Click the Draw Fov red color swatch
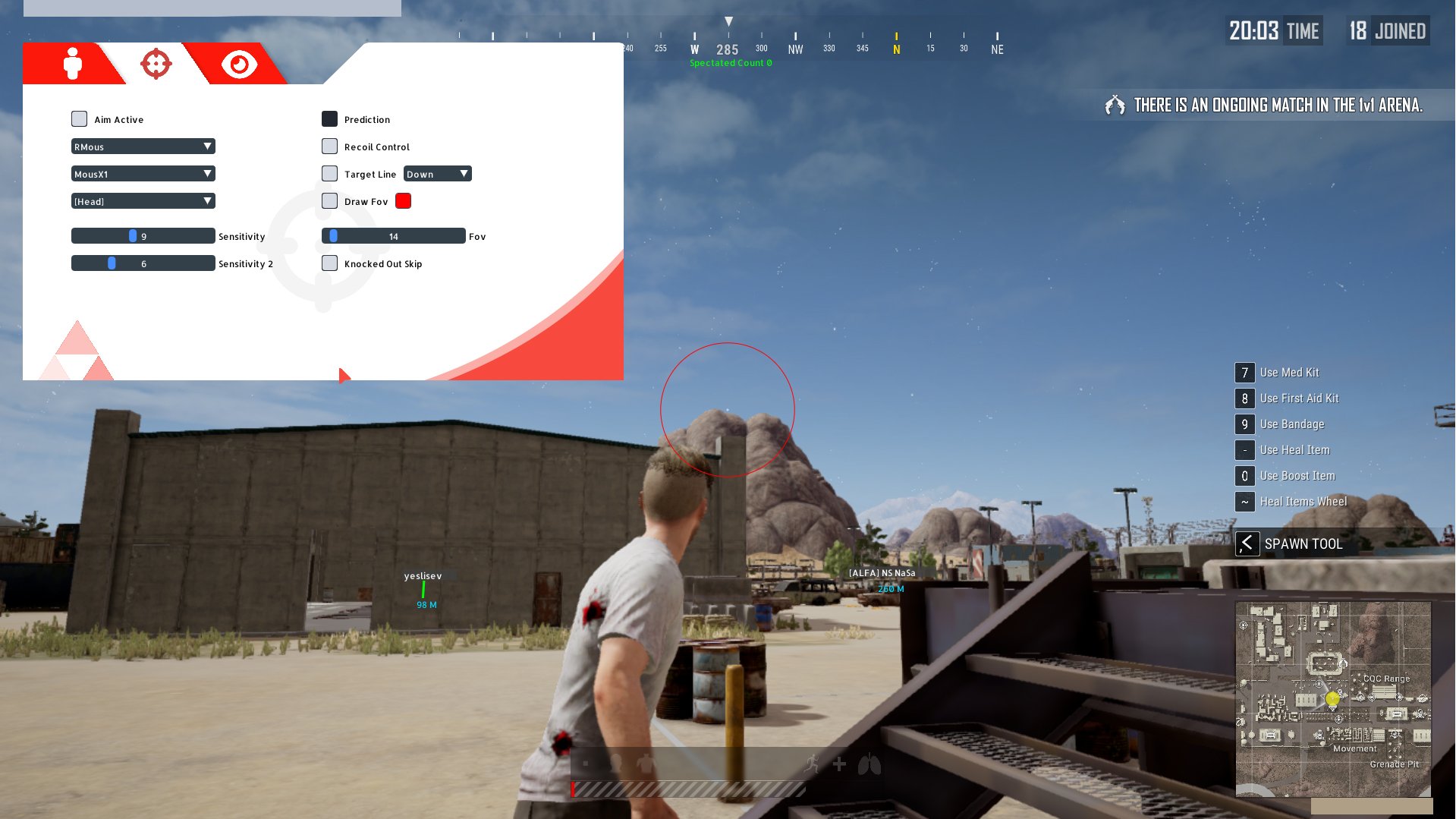The height and width of the screenshot is (819, 1456). point(403,200)
